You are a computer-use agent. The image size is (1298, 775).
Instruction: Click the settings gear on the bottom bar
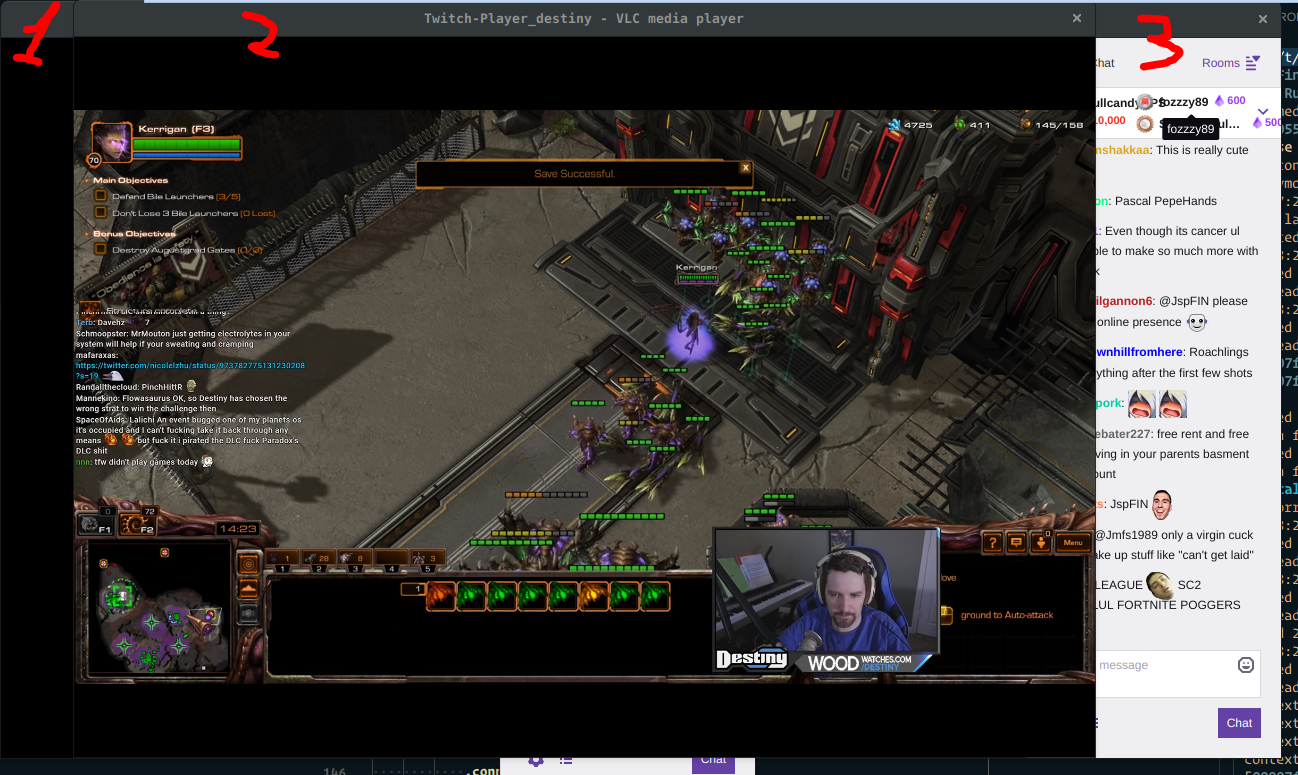tap(535, 760)
